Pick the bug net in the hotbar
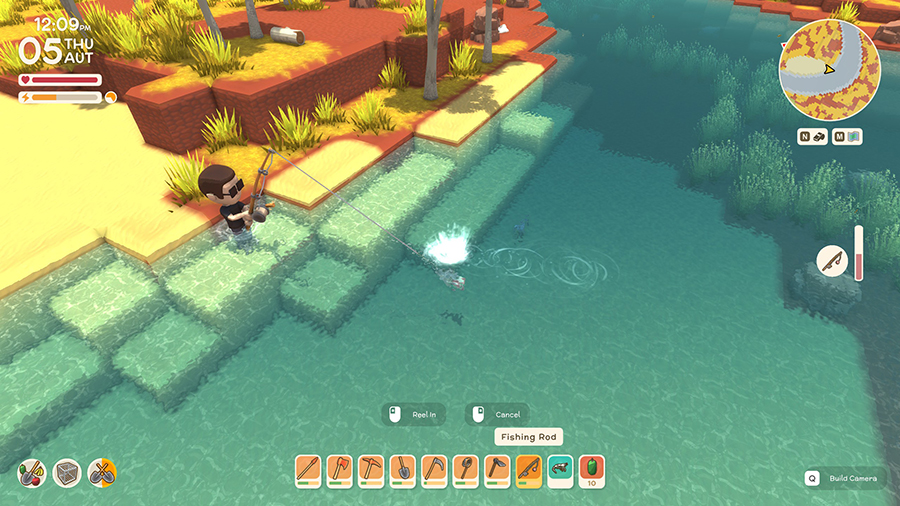The image size is (900, 506). click(x=466, y=470)
